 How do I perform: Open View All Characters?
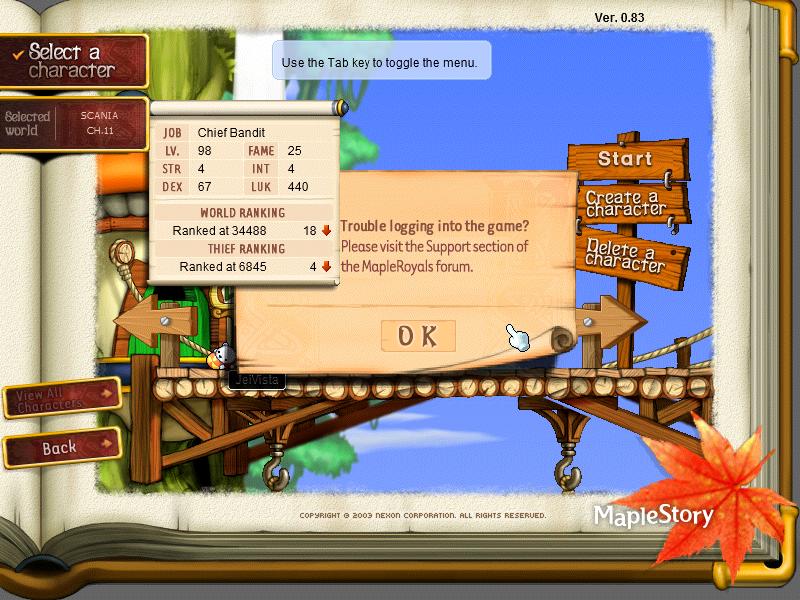[x=62, y=399]
